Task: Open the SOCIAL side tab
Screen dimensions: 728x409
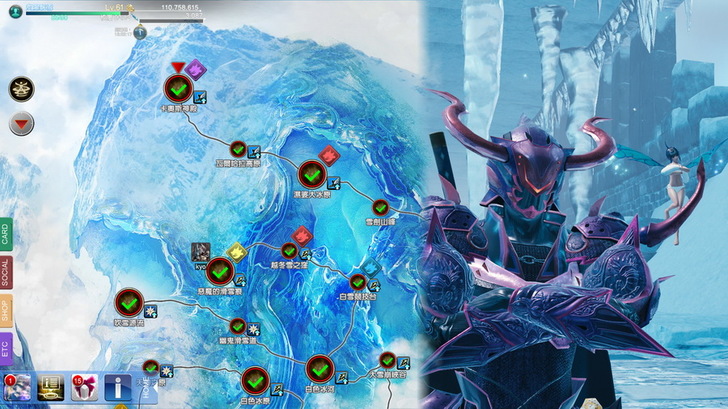Action: coord(6,272)
